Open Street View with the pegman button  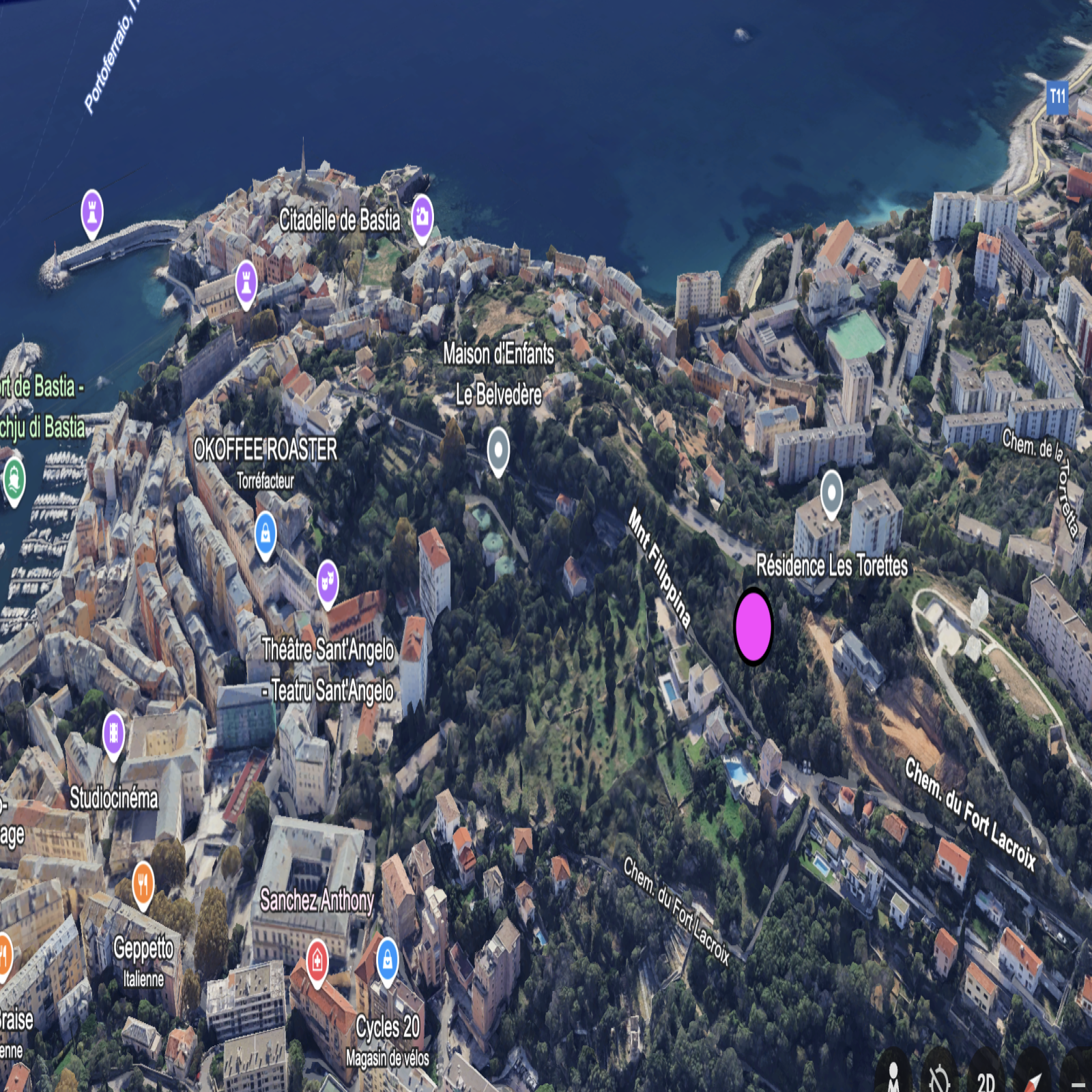(x=893, y=1077)
